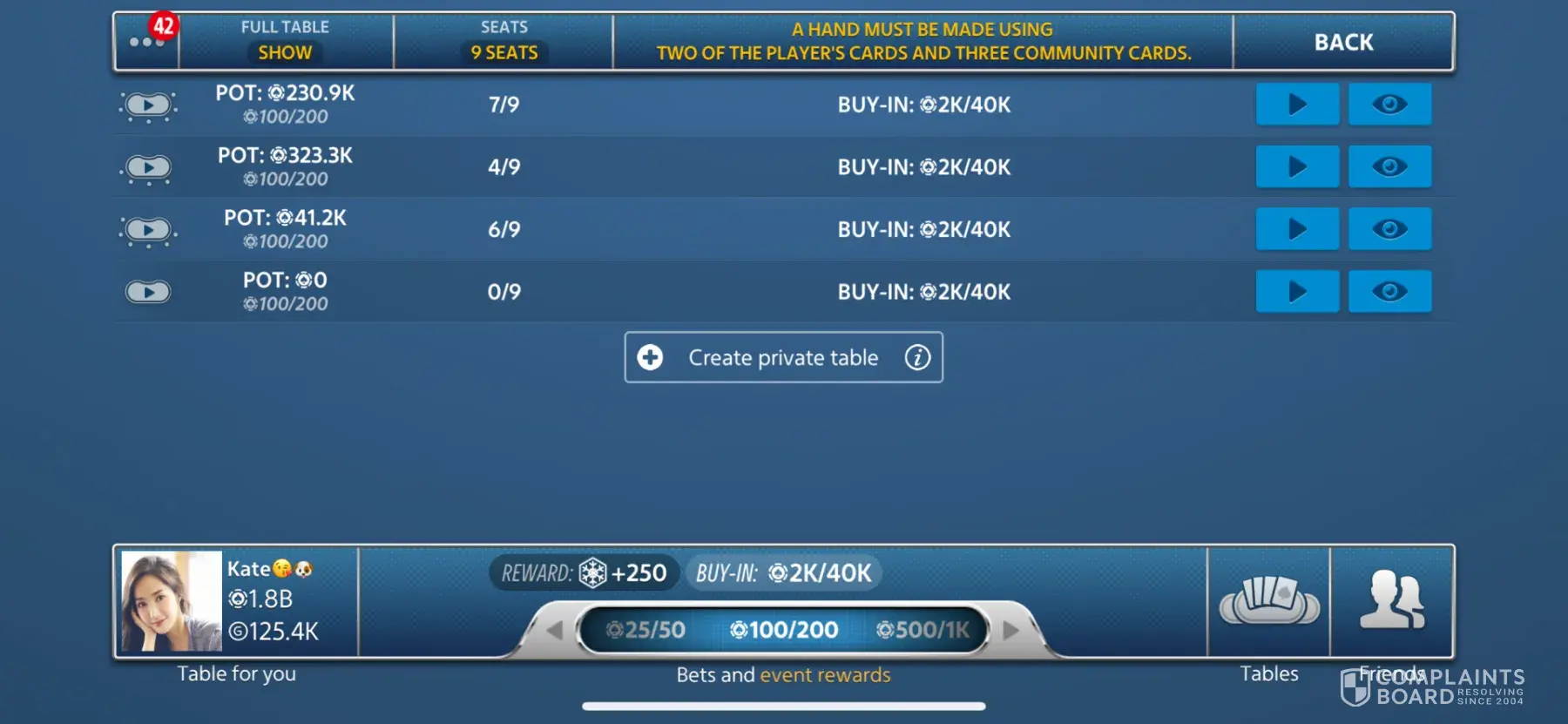This screenshot has height=724, width=1568.
Task: Open the Tables view
Action: tap(1268, 603)
